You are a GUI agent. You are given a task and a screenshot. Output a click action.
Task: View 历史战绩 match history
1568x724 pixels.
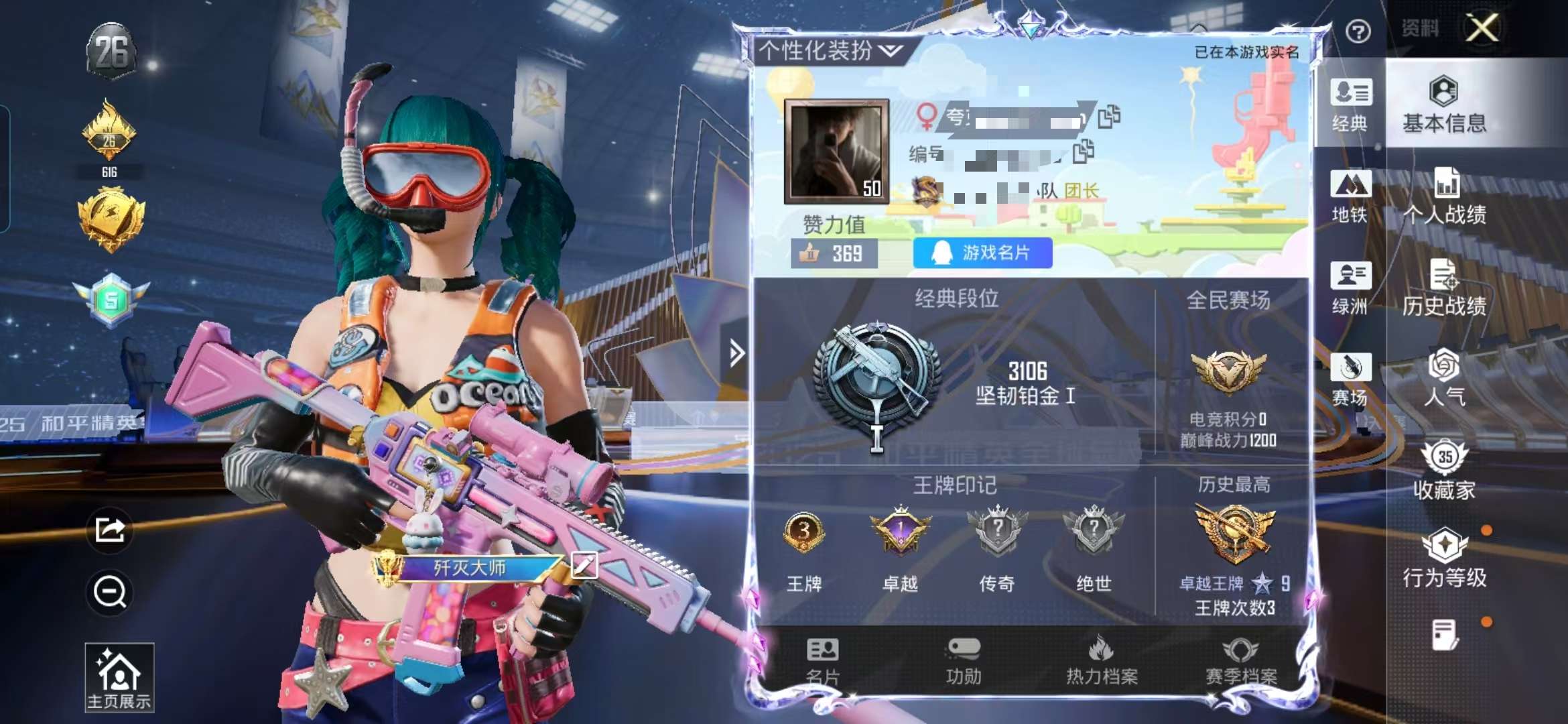tap(1444, 288)
